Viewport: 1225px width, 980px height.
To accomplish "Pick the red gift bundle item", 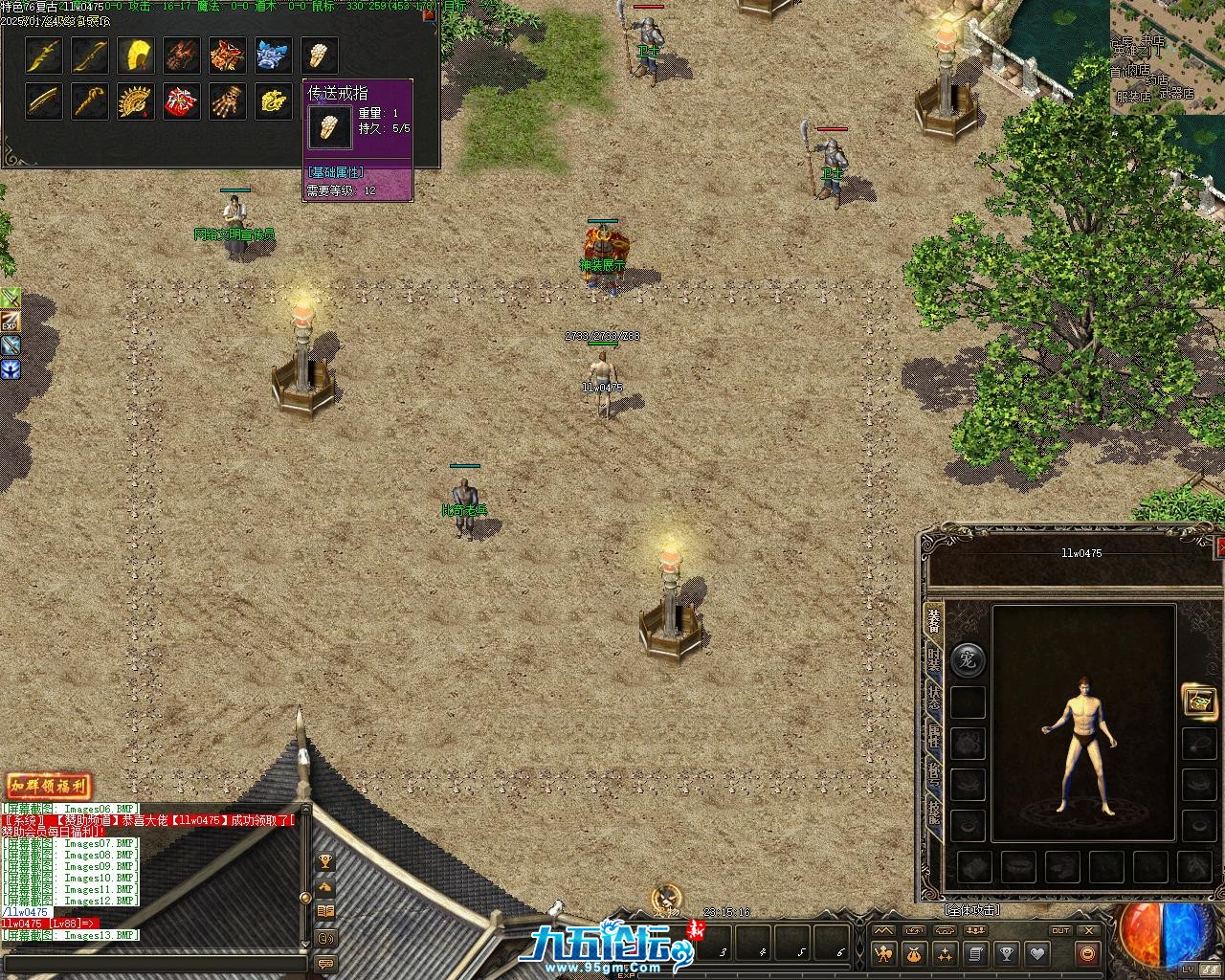I will (x=181, y=100).
